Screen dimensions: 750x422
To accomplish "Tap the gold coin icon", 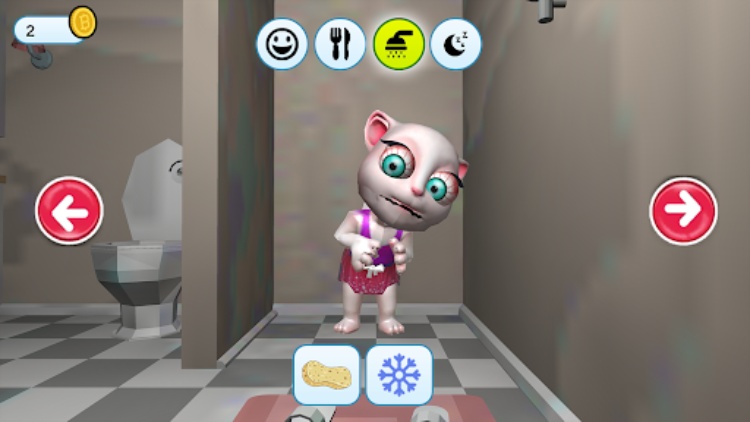I will coord(82,21).
